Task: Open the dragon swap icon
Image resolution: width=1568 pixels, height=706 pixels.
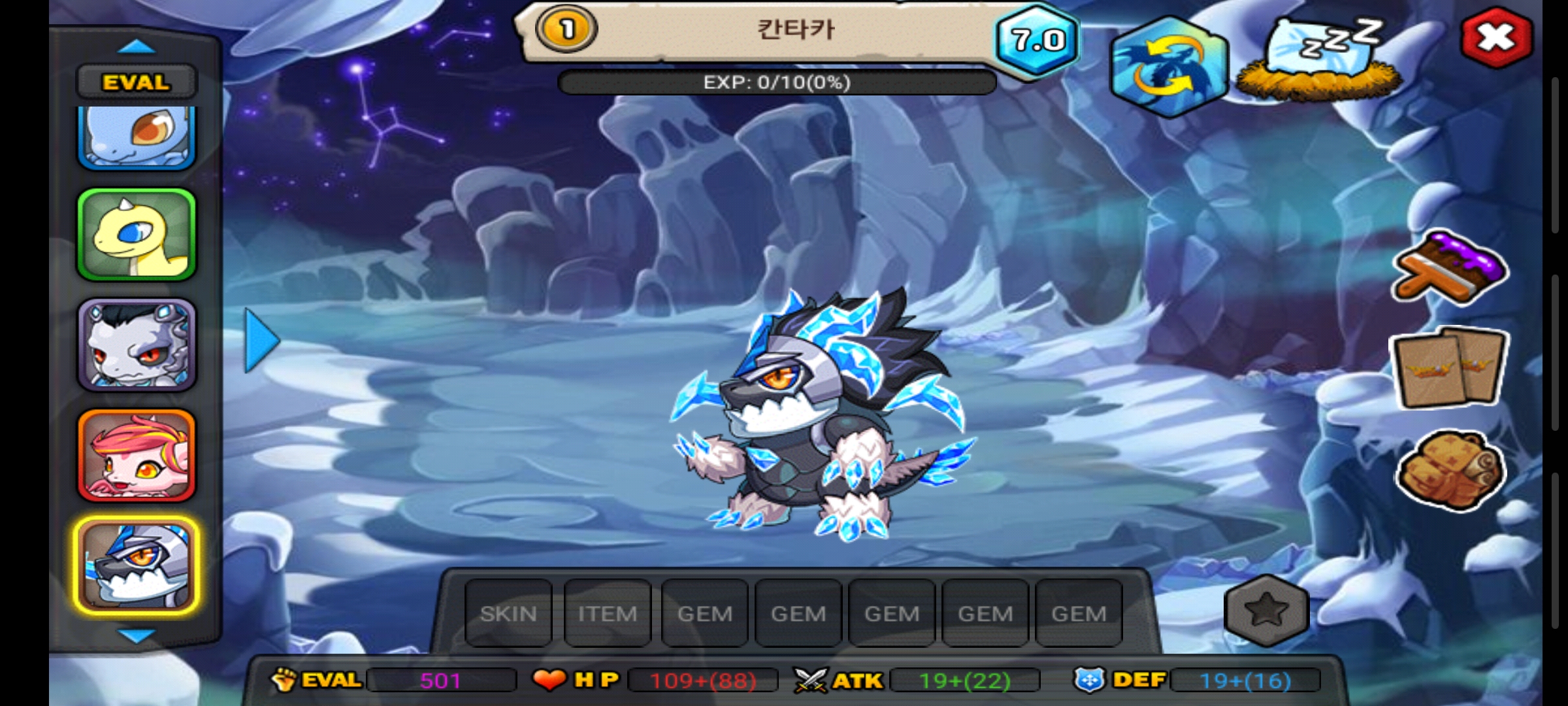Action: point(1169,67)
